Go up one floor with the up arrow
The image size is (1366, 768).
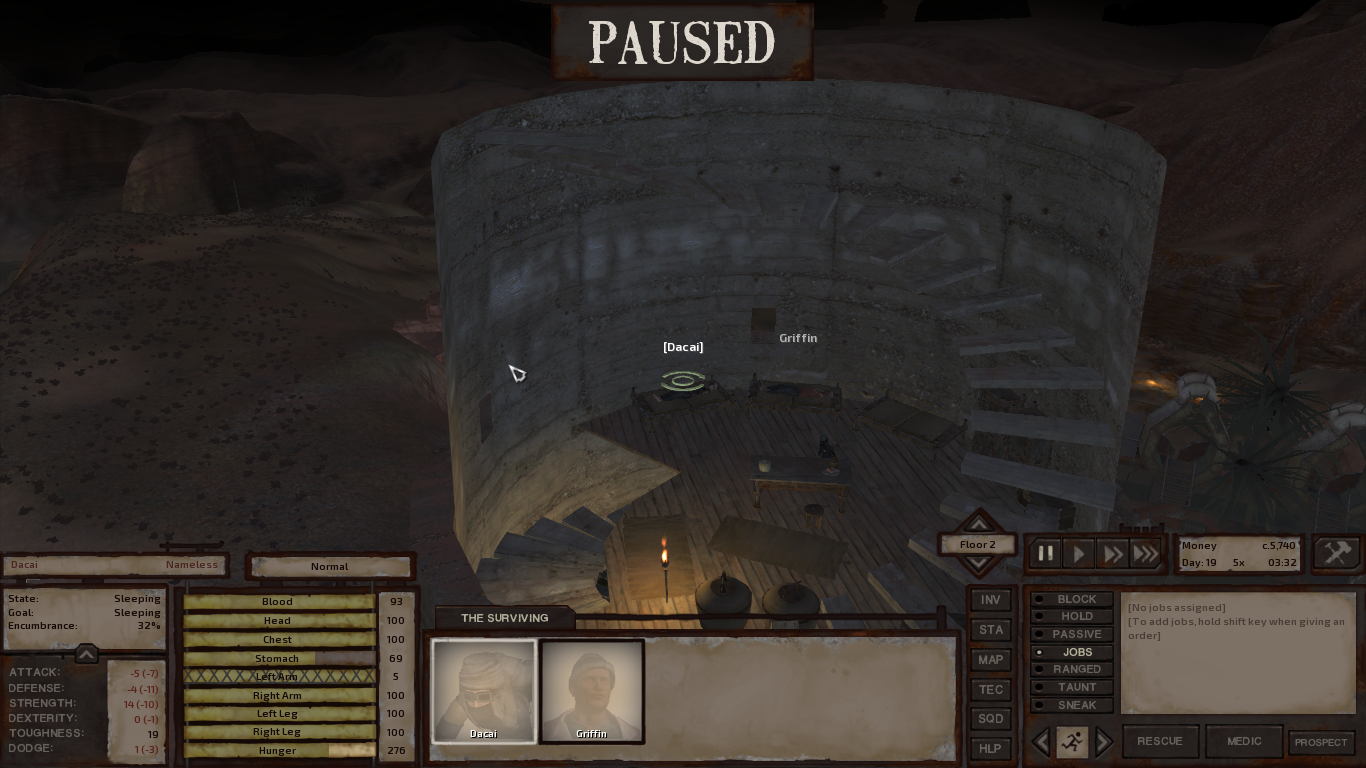click(x=978, y=524)
